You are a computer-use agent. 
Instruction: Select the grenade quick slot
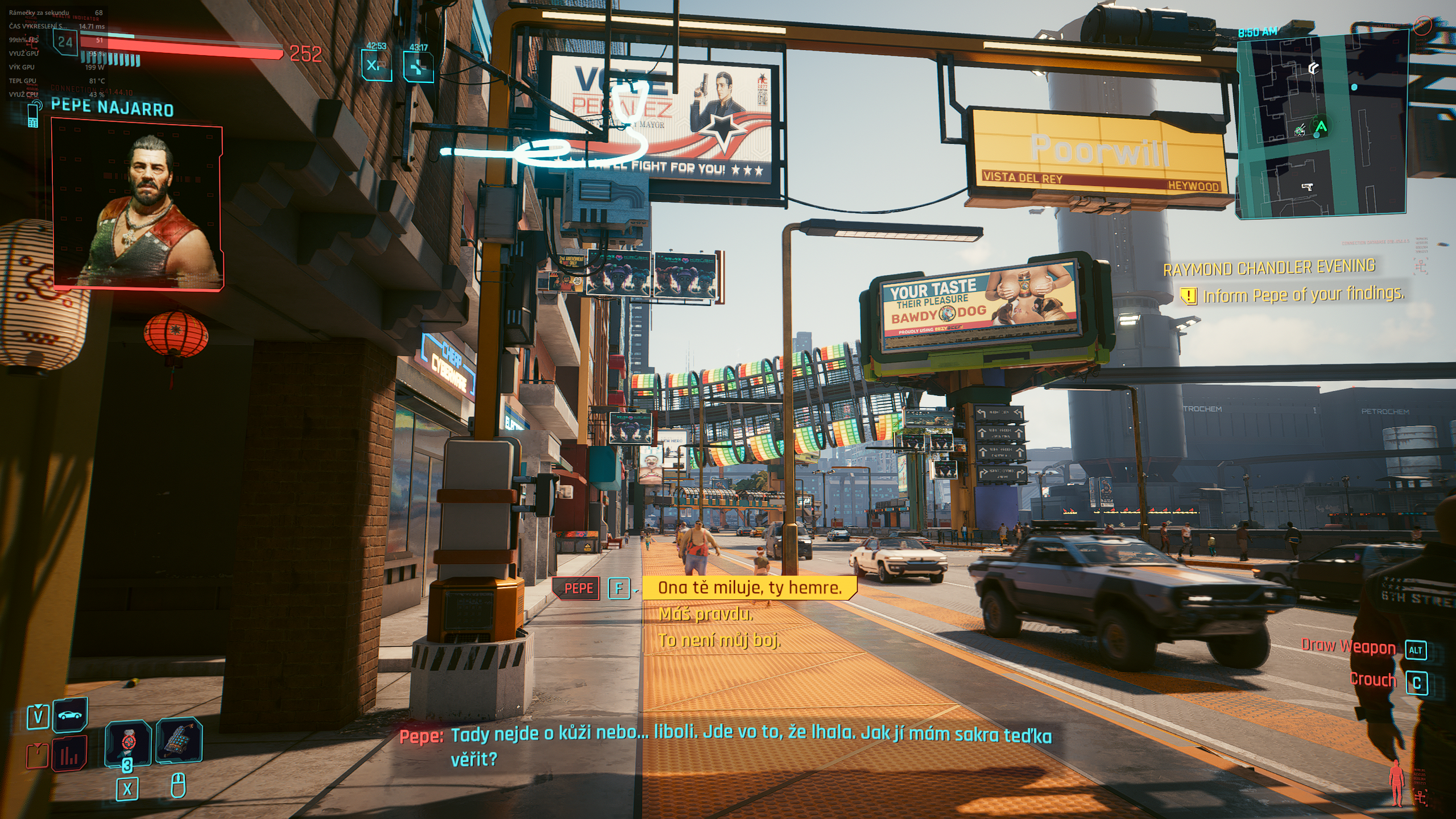(128, 743)
